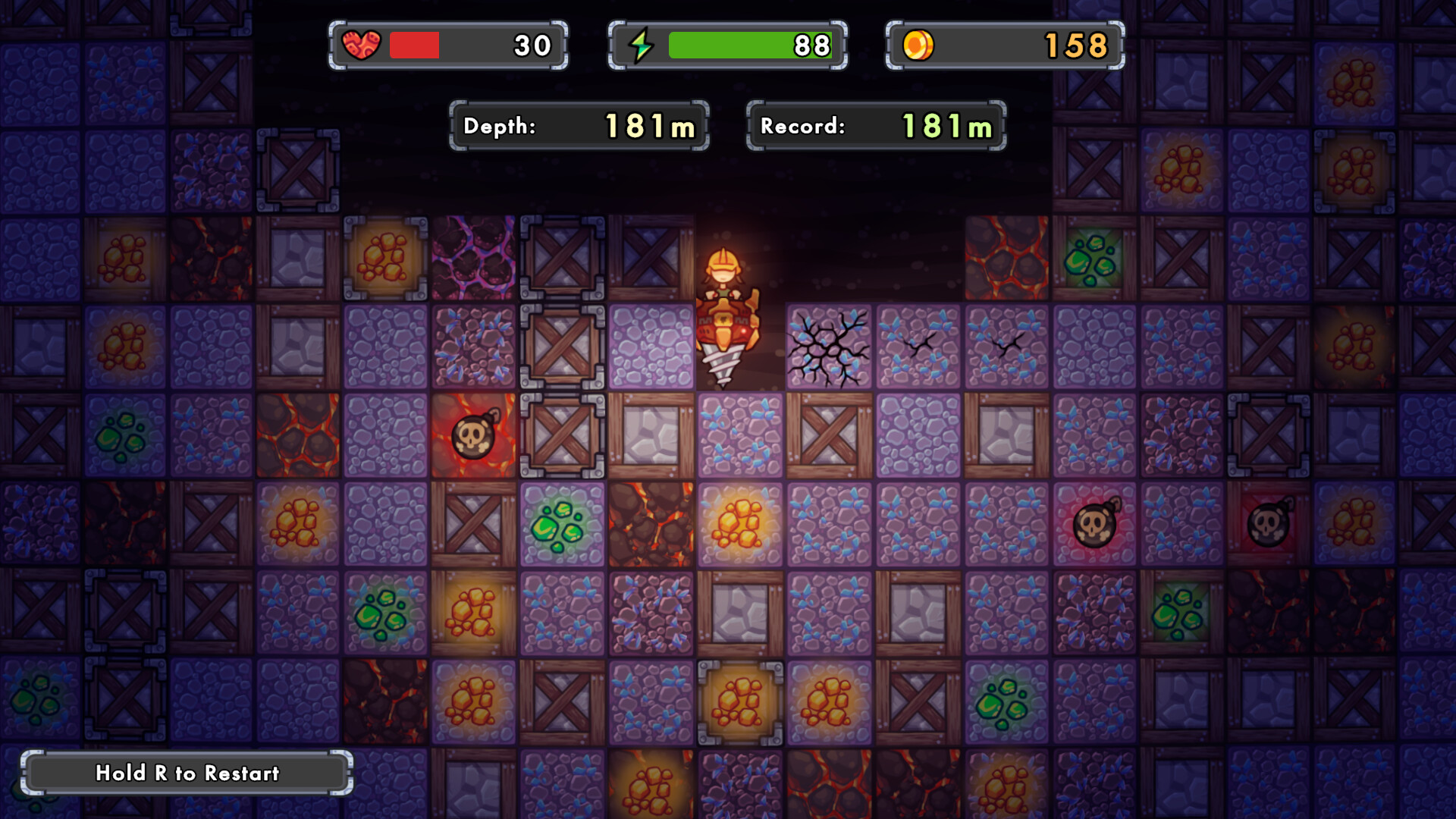
Task: Click the lightning energy icon
Action: pyautogui.click(x=641, y=44)
